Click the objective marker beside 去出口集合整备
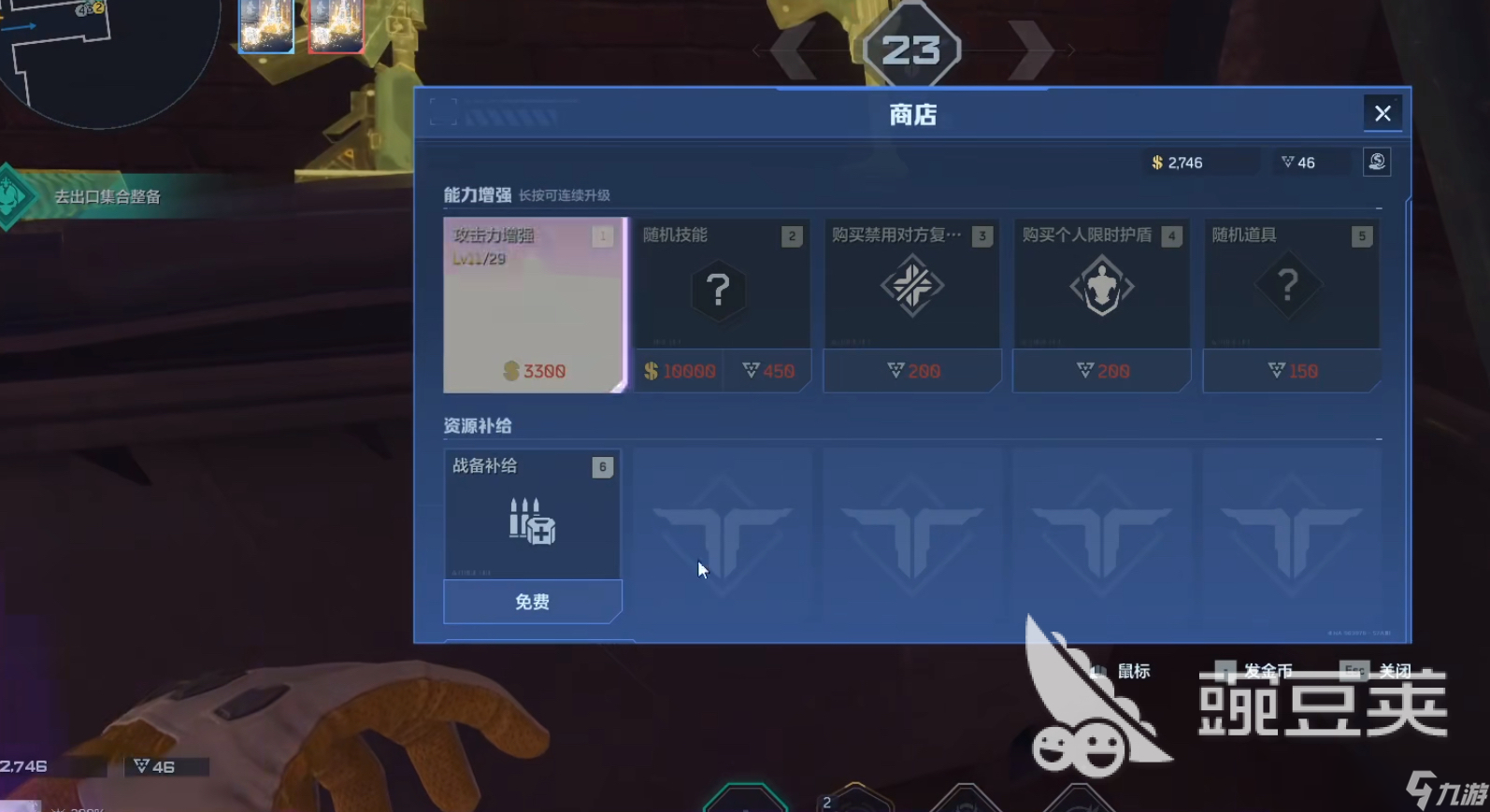Viewport: 1490px width, 812px height. point(13,197)
